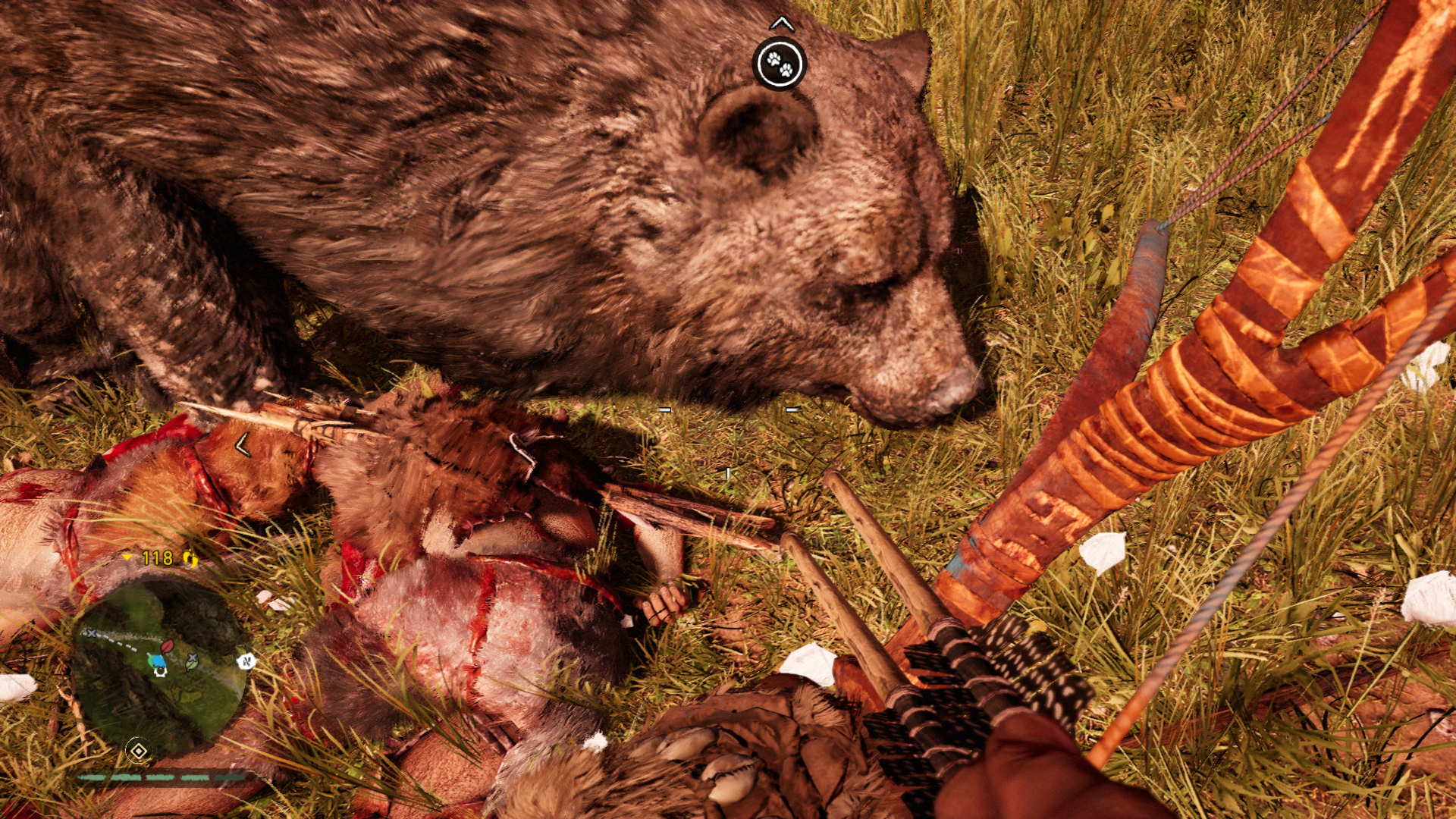Click the circular minimap
1456x819 pixels.
pyautogui.click(x=159, y=667)
